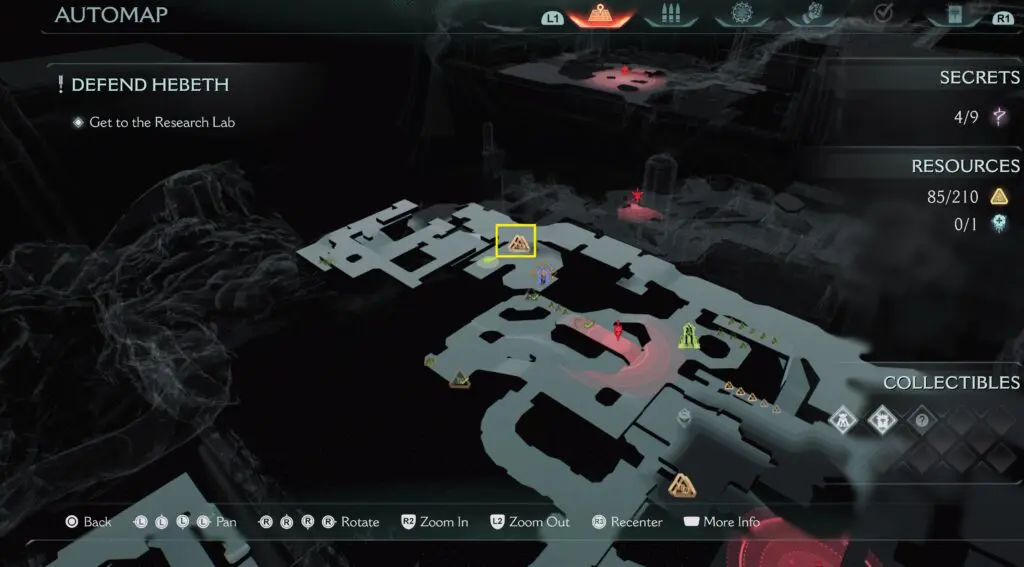Switch to the gauntlet fist tab
The height and width of the screenshot is (567, 1024).
(810, 15)
